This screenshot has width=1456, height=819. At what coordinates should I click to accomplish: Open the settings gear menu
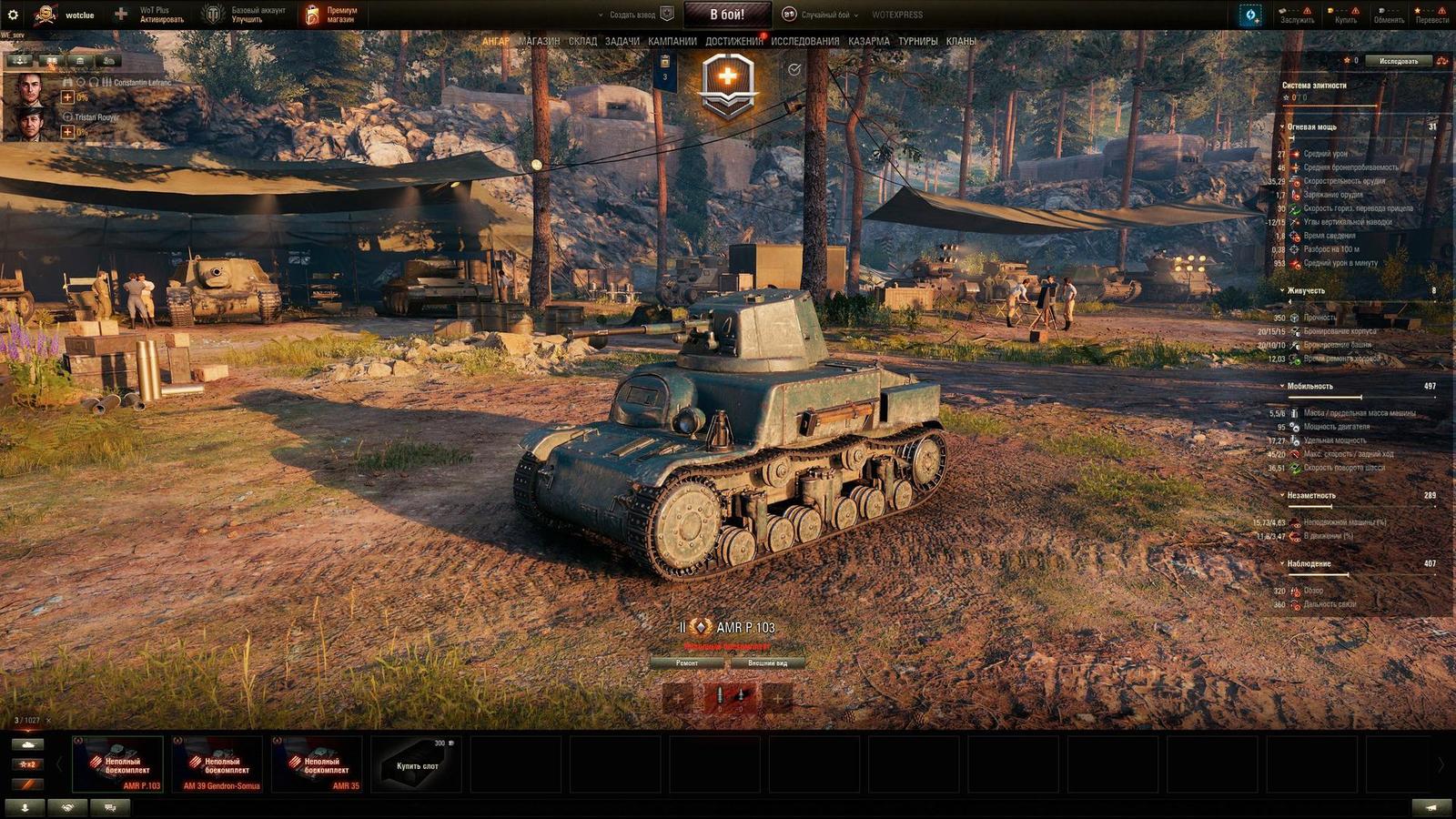[13, 13]
